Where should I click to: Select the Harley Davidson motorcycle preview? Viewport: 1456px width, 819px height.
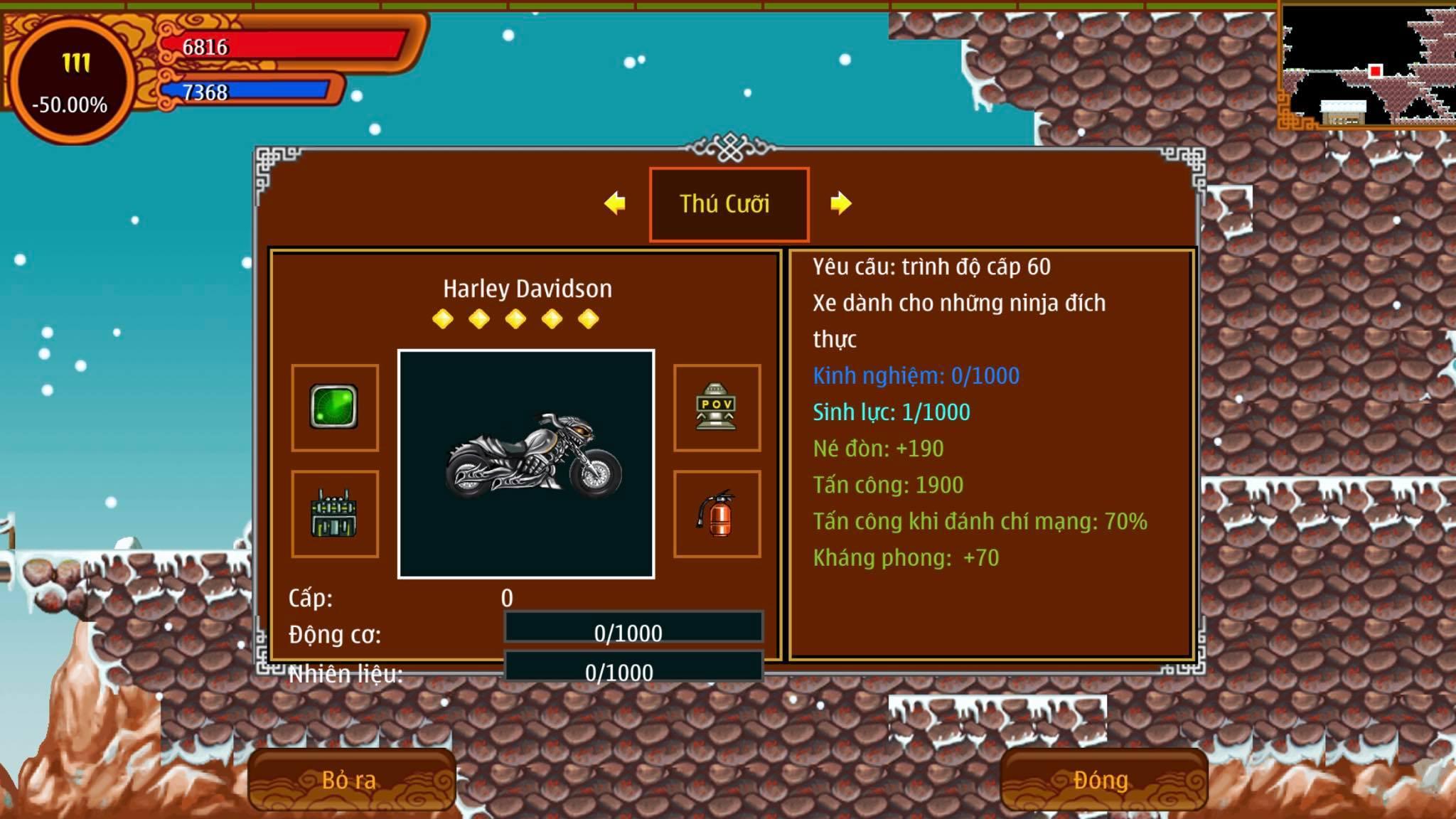click(526, 464)
